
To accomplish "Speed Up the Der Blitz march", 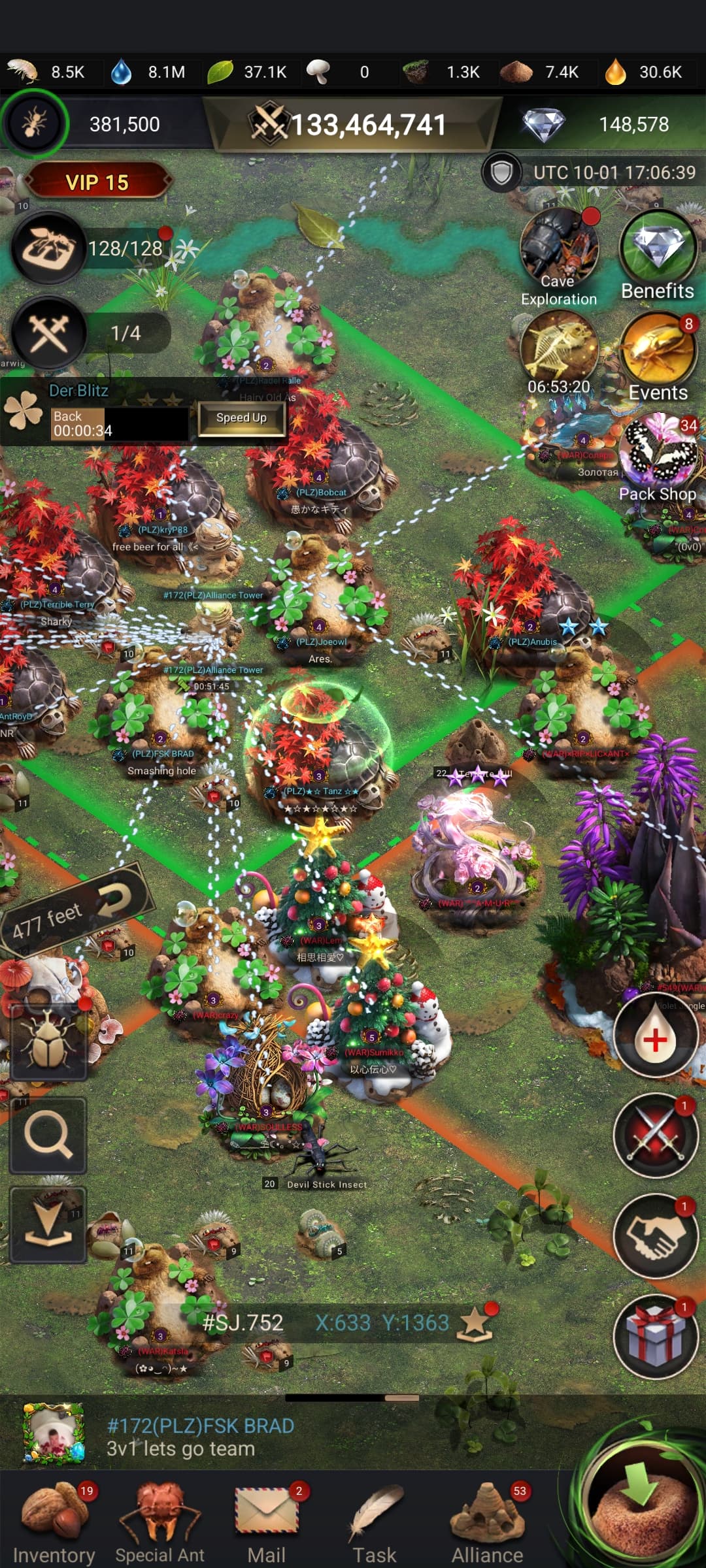I will click(x=241, y=418).
